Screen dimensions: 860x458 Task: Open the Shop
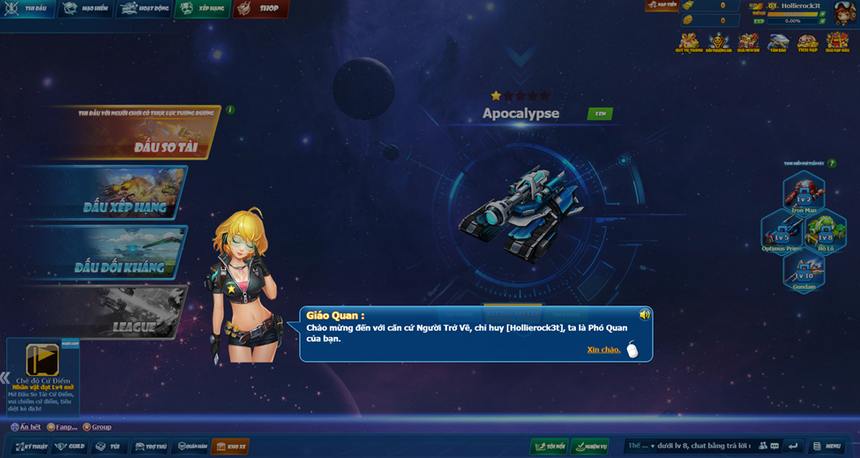[x=261, y=9]
